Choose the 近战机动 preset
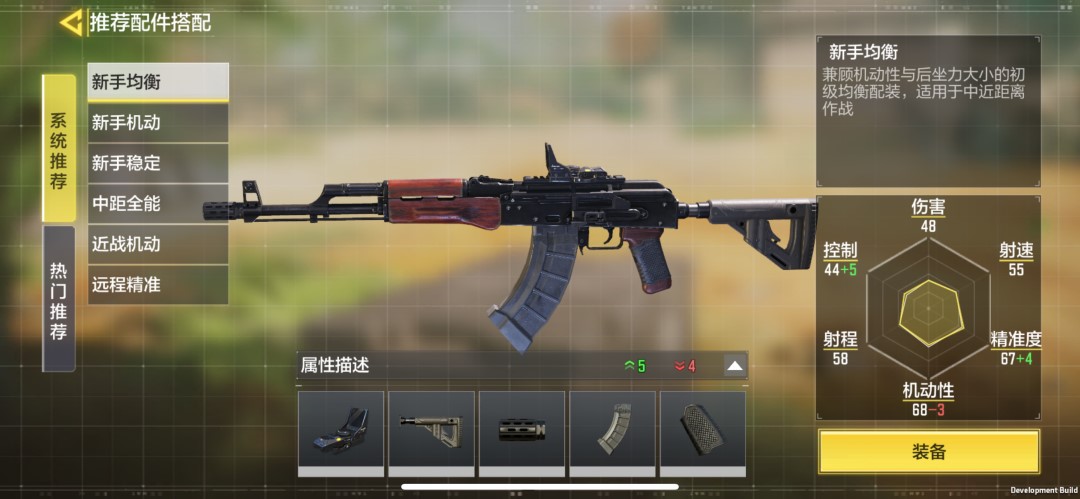 (x=157, y=244)
